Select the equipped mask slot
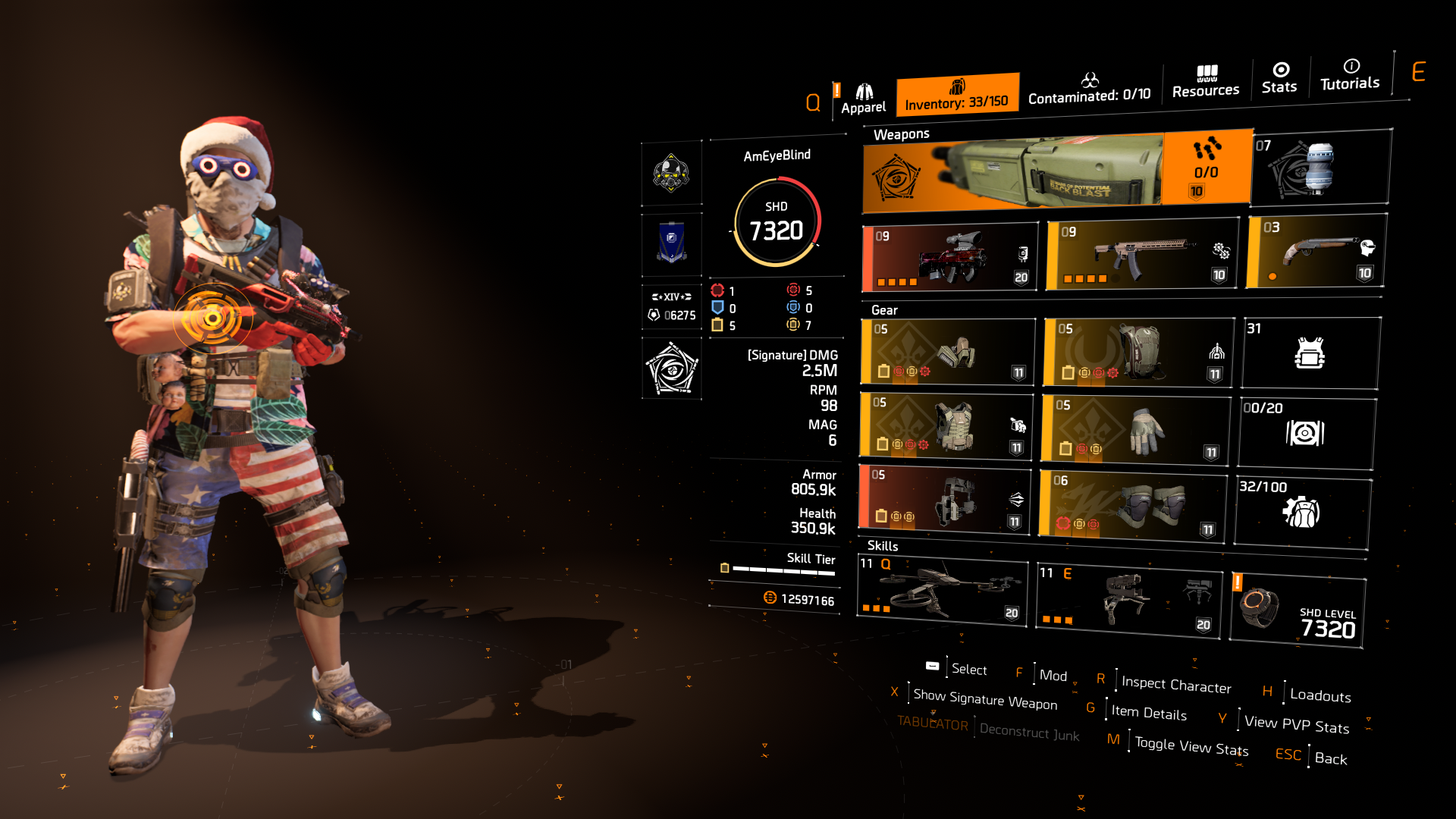Viewport: 1456px width, 819px height. (947, 352)
